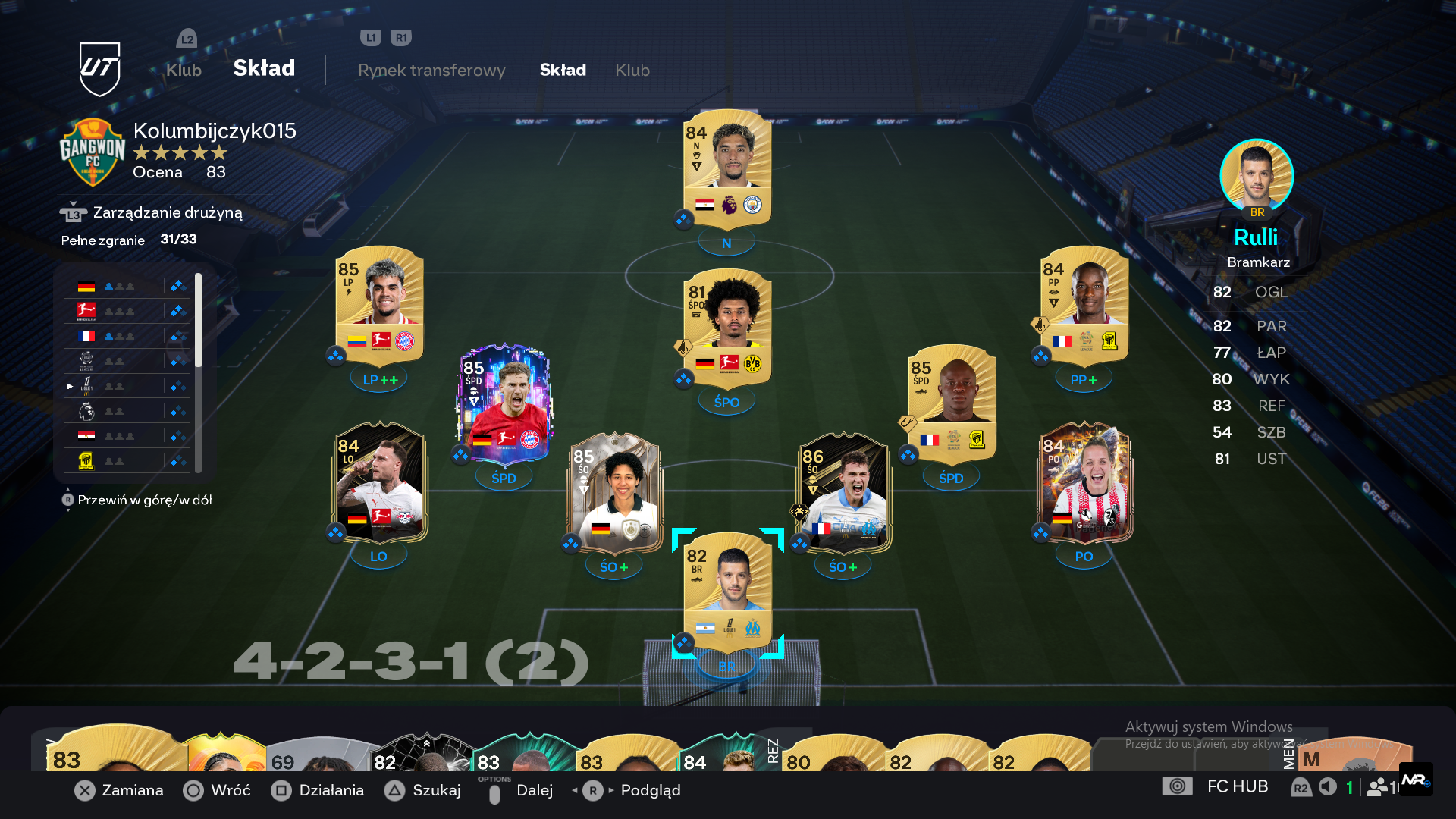Image resolution: width=1456 pixels, height=819 pixels.
Task: Open Zarządzanie drużyną squad management
Action: point(167,212)
